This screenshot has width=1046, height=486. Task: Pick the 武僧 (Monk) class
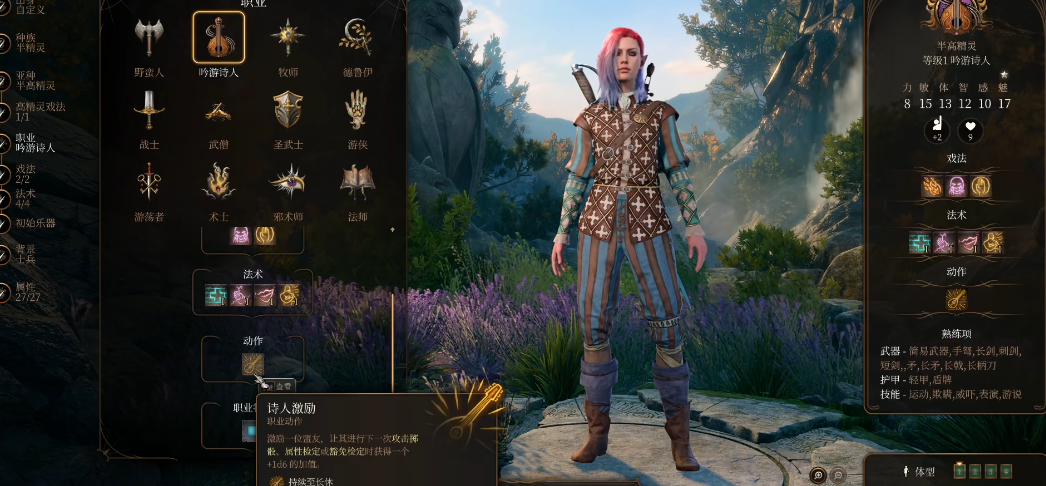[219, 110]
